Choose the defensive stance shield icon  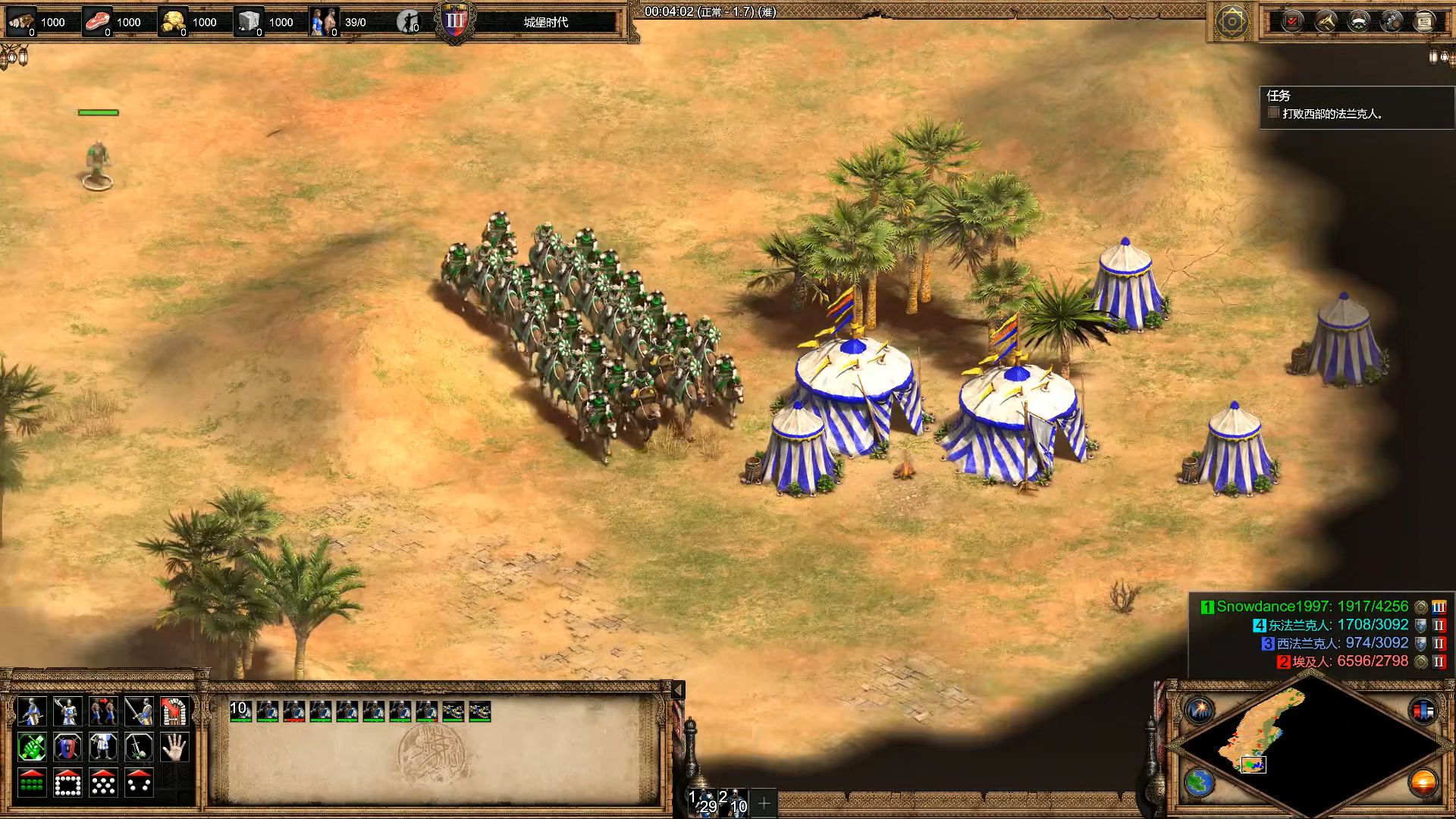coord(67,748)
